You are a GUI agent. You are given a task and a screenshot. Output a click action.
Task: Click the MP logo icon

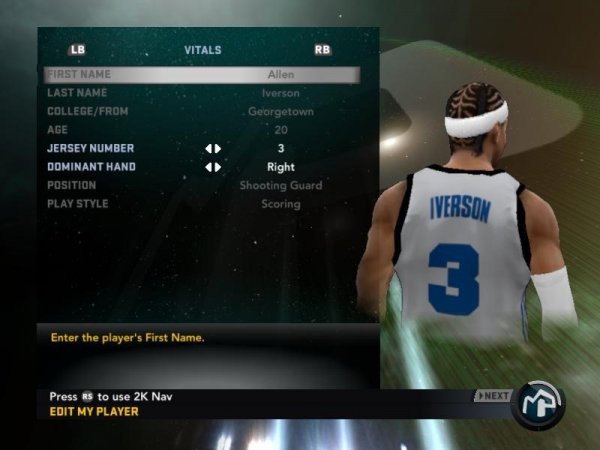pyautogui.click(x=538, y=403)
